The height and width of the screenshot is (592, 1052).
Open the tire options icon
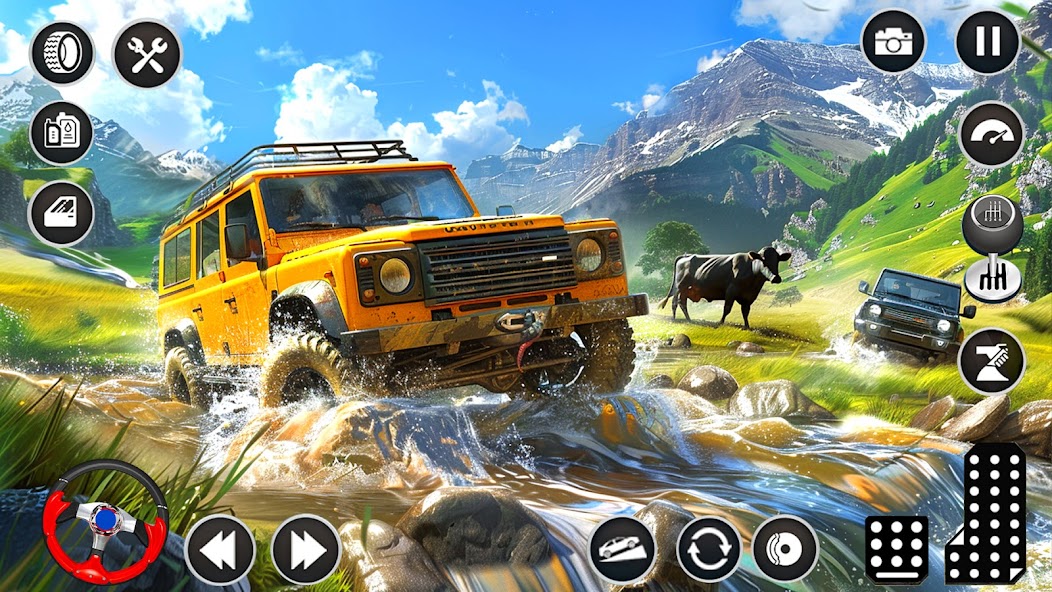[62, 53]
